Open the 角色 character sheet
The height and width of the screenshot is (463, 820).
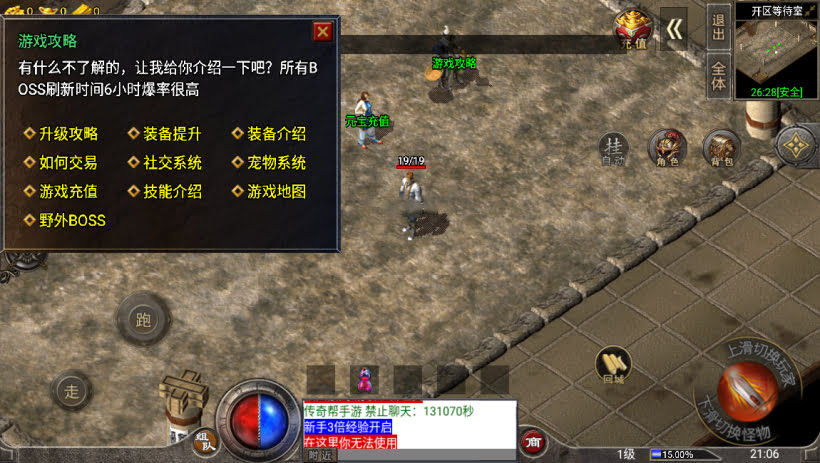(x=667, y=147)
